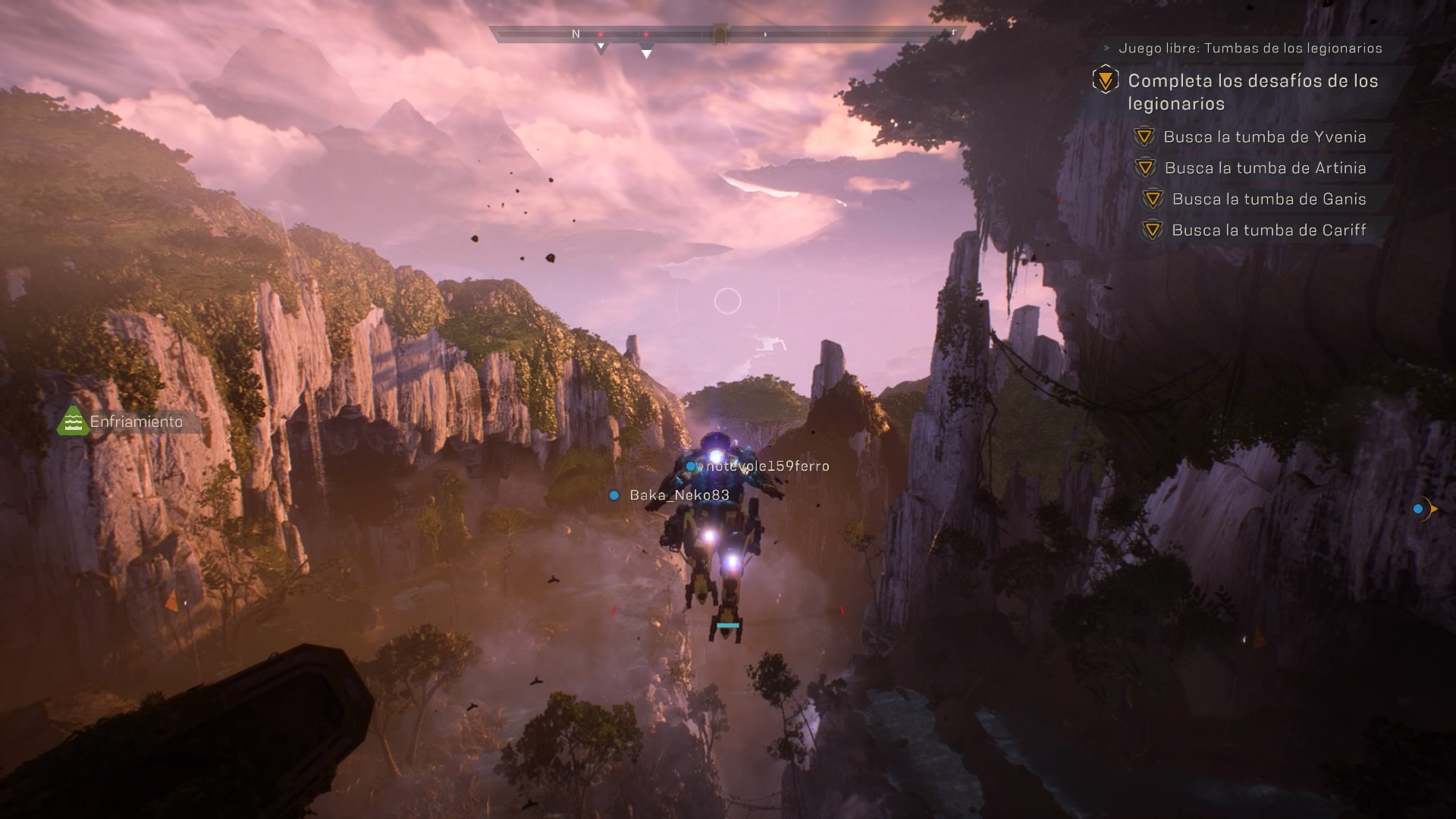This screenshot has height=819, width=1456.
Task: Select the Enfriamiento status icon
Action: pos(73,422)
